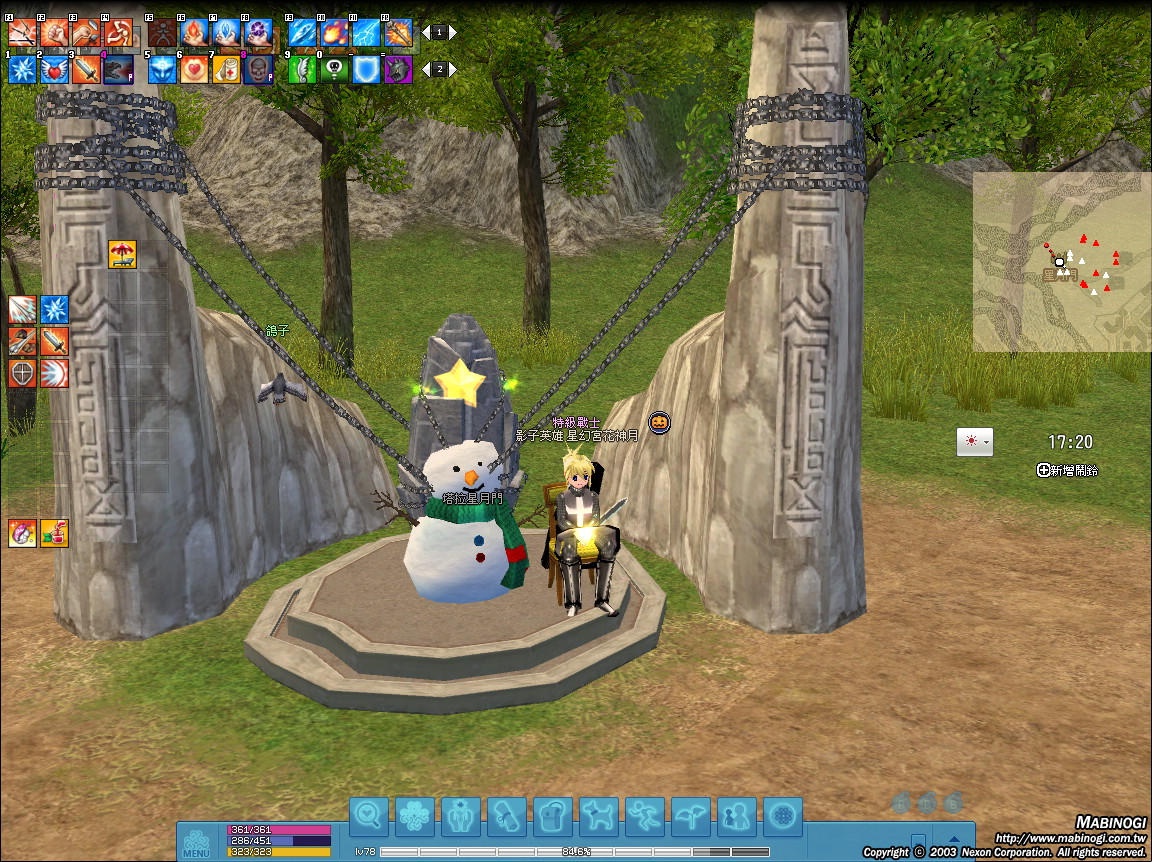Viewport: 1152px width, 862px height.
Task: Open the minimap
Action: (x=1061, y=261)
